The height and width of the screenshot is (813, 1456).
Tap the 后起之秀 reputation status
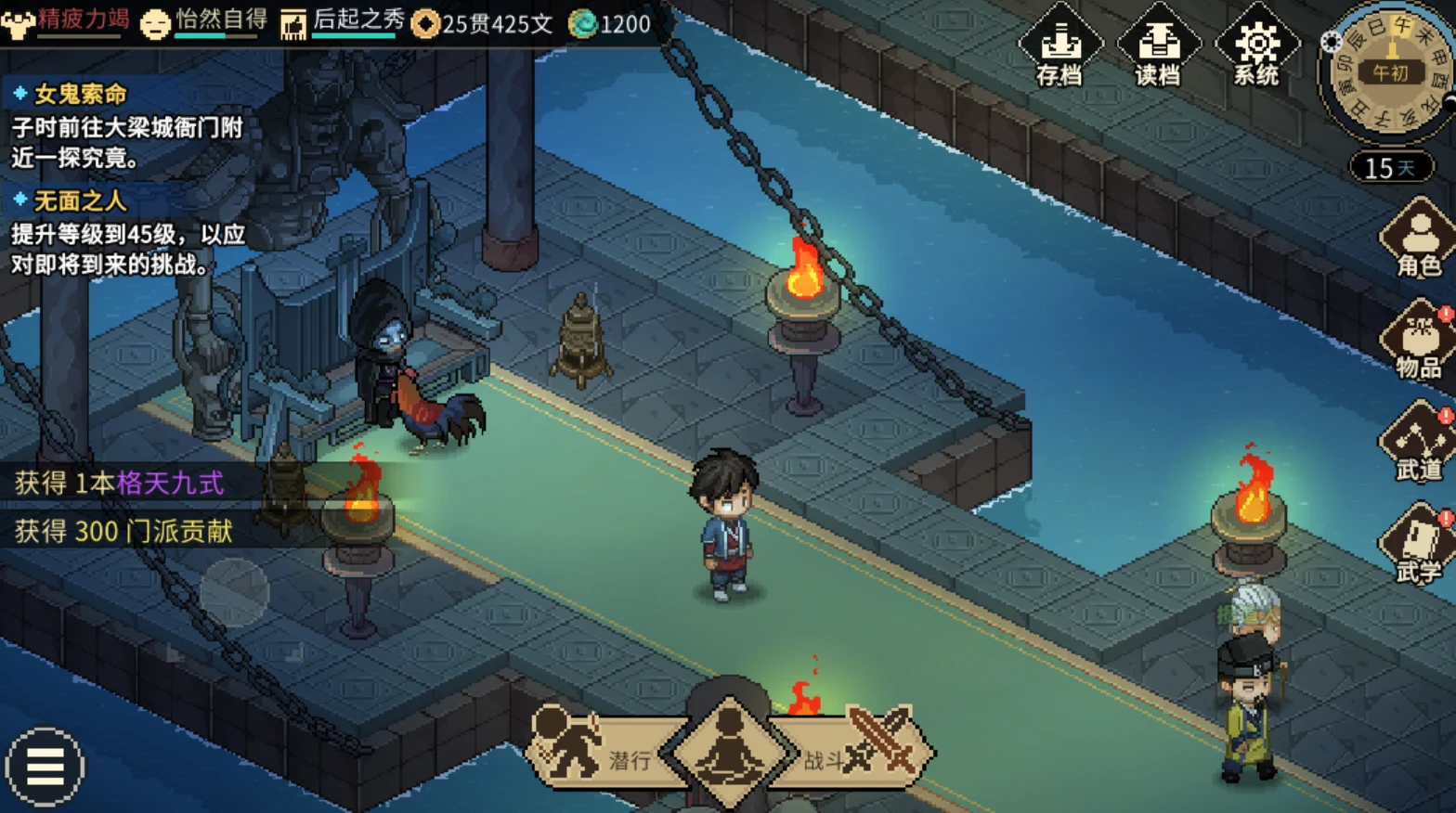[344, 22]
